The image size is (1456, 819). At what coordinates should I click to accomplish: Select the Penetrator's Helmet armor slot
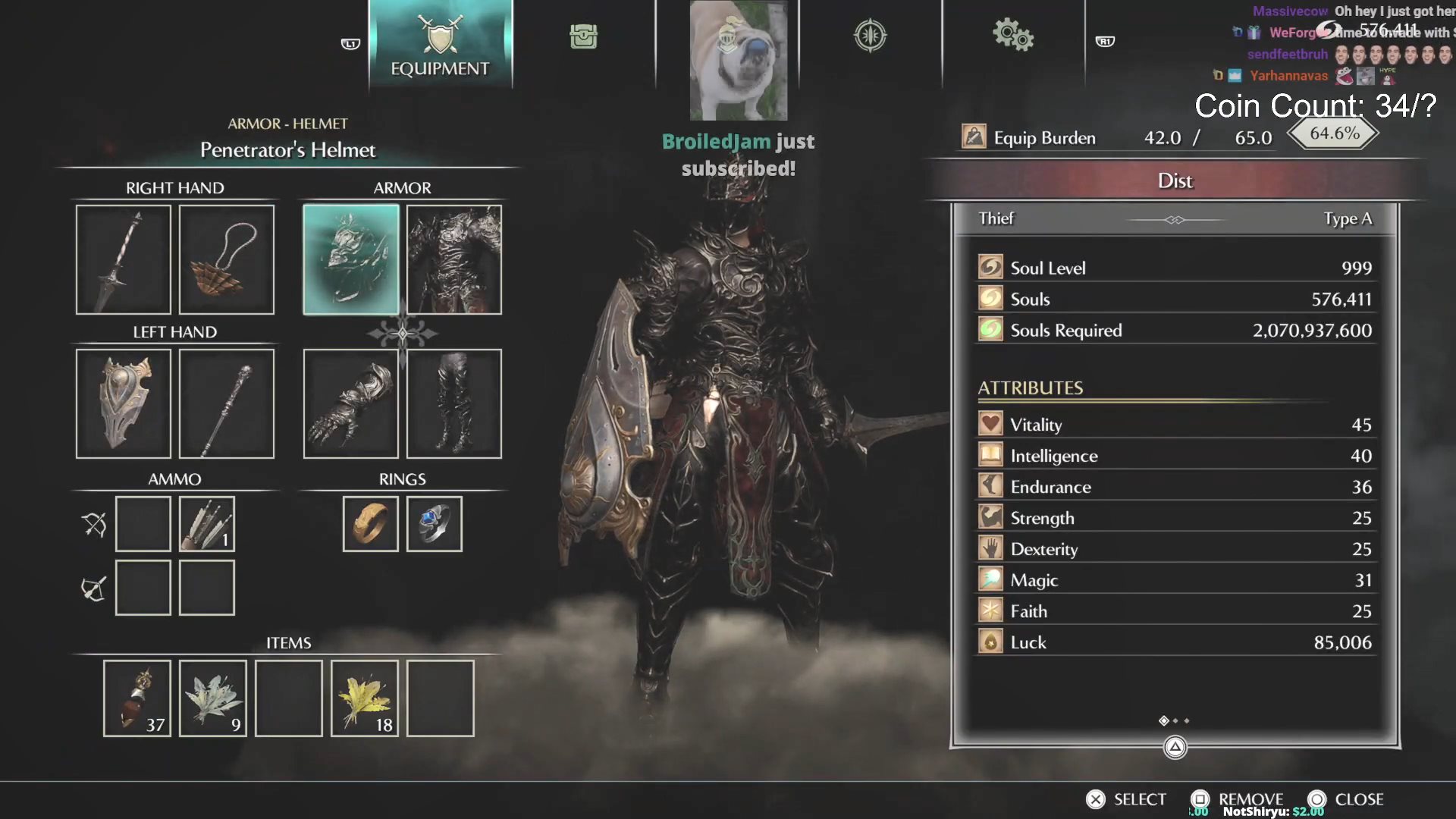click(x=350, y=259)
